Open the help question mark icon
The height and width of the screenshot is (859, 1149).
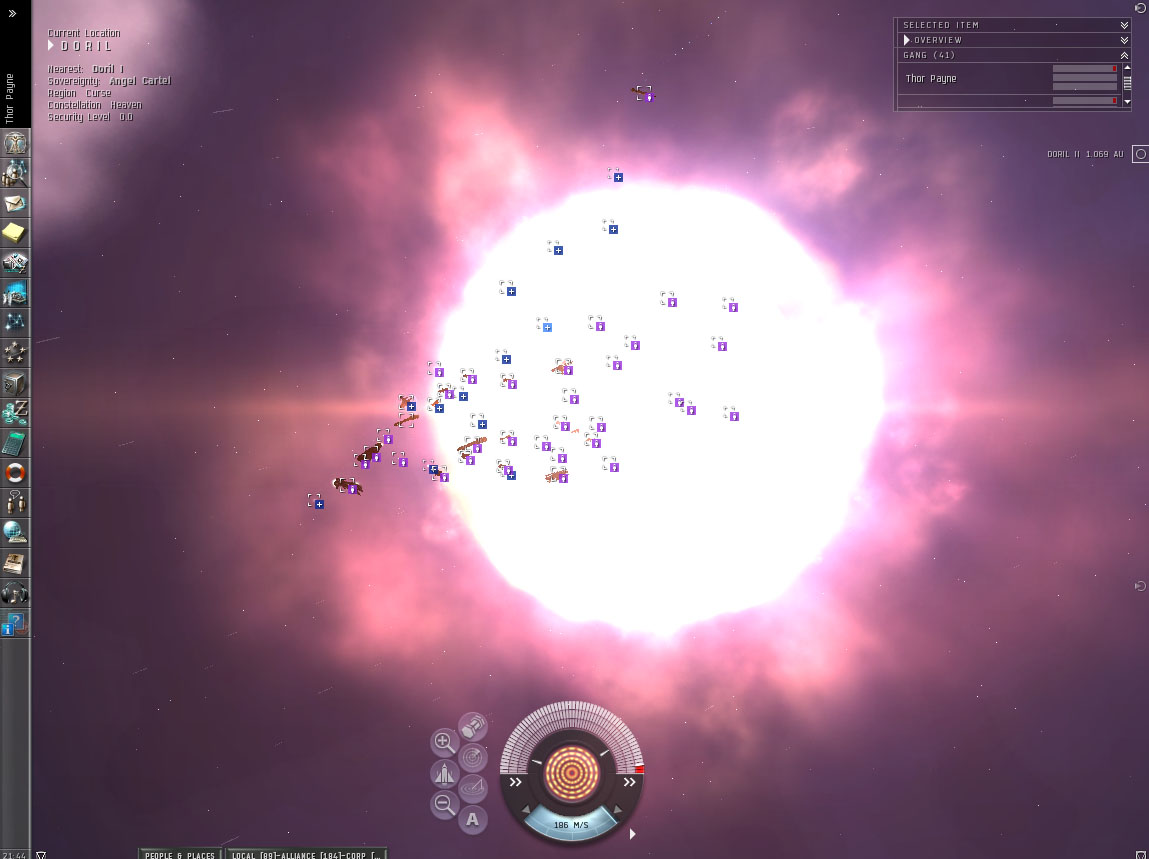click(x=15, y=622)
